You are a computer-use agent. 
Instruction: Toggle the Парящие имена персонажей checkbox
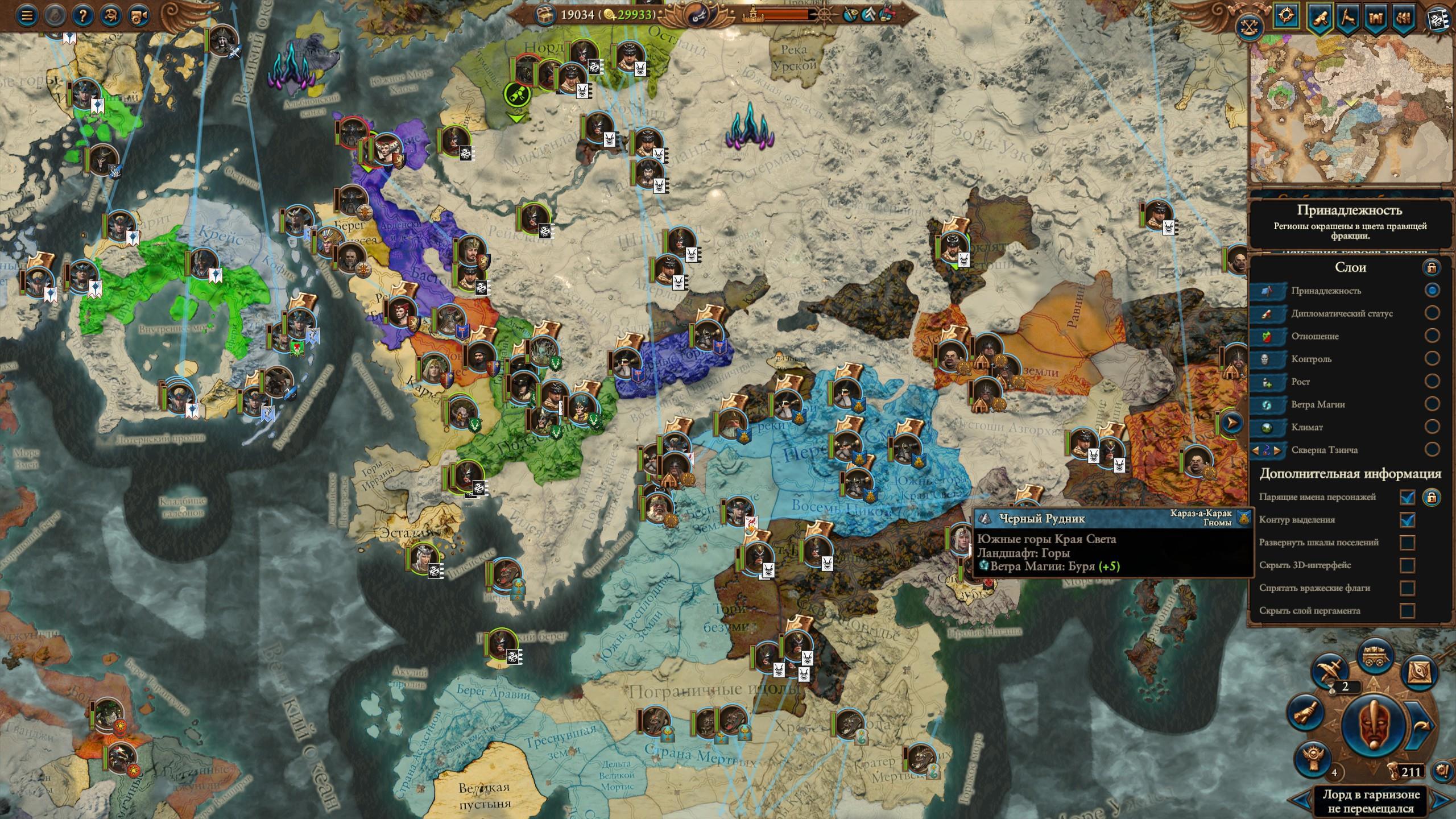pyautogui.click(x=1407, y=497)
